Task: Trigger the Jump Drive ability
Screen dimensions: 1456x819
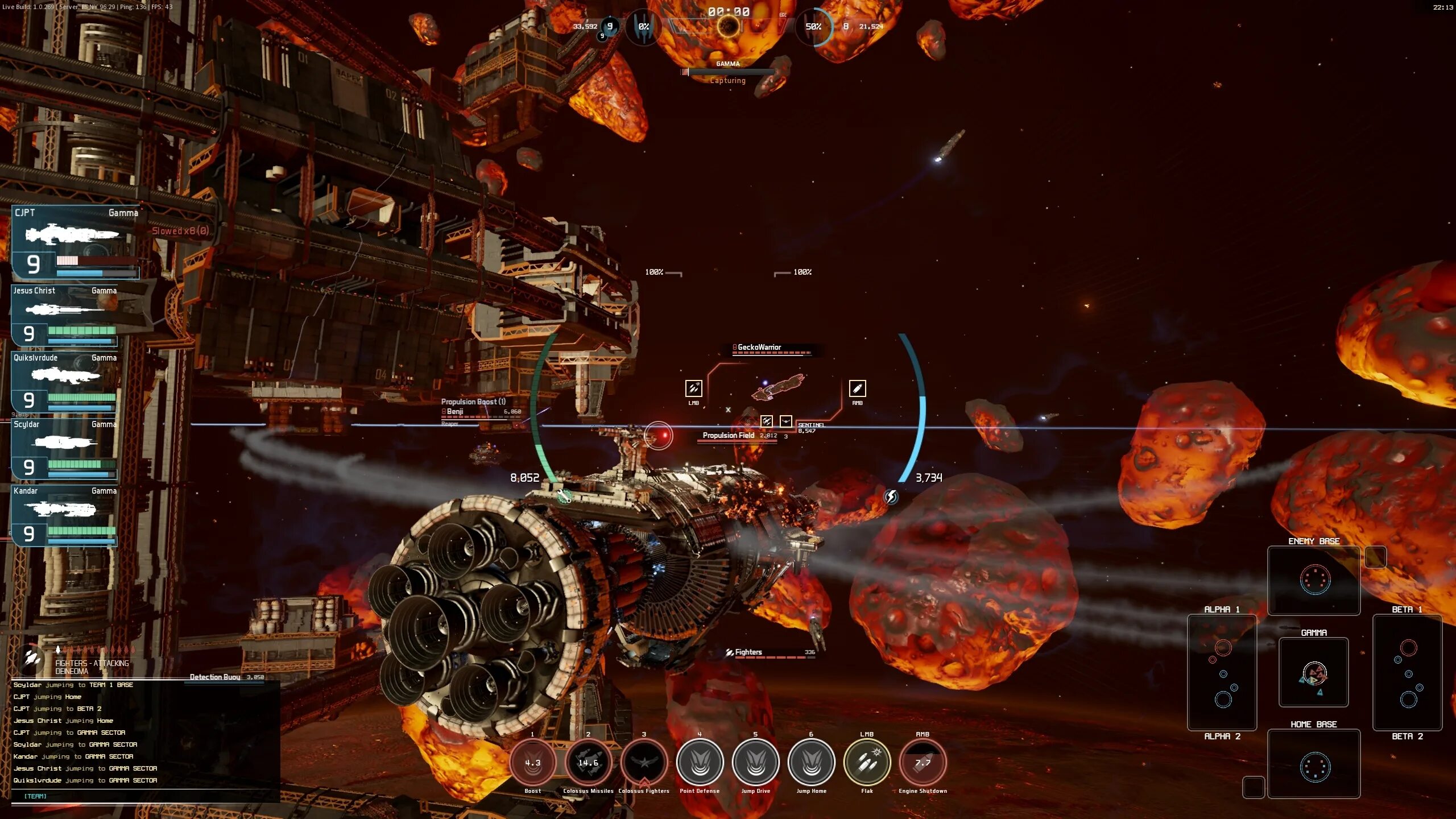Action: click(755, 763)
